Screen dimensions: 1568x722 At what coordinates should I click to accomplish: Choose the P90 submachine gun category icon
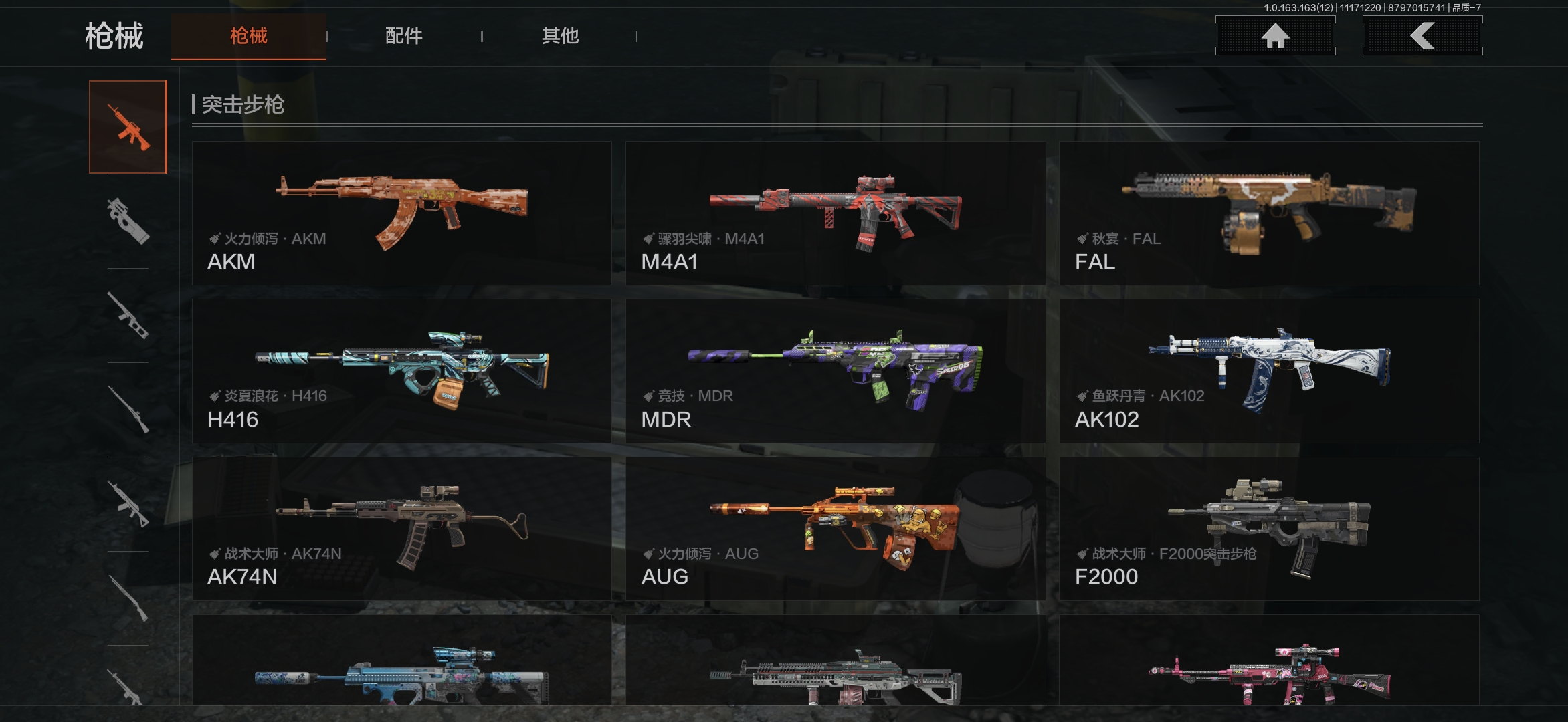pyautogui.click(x=128, y=221)
